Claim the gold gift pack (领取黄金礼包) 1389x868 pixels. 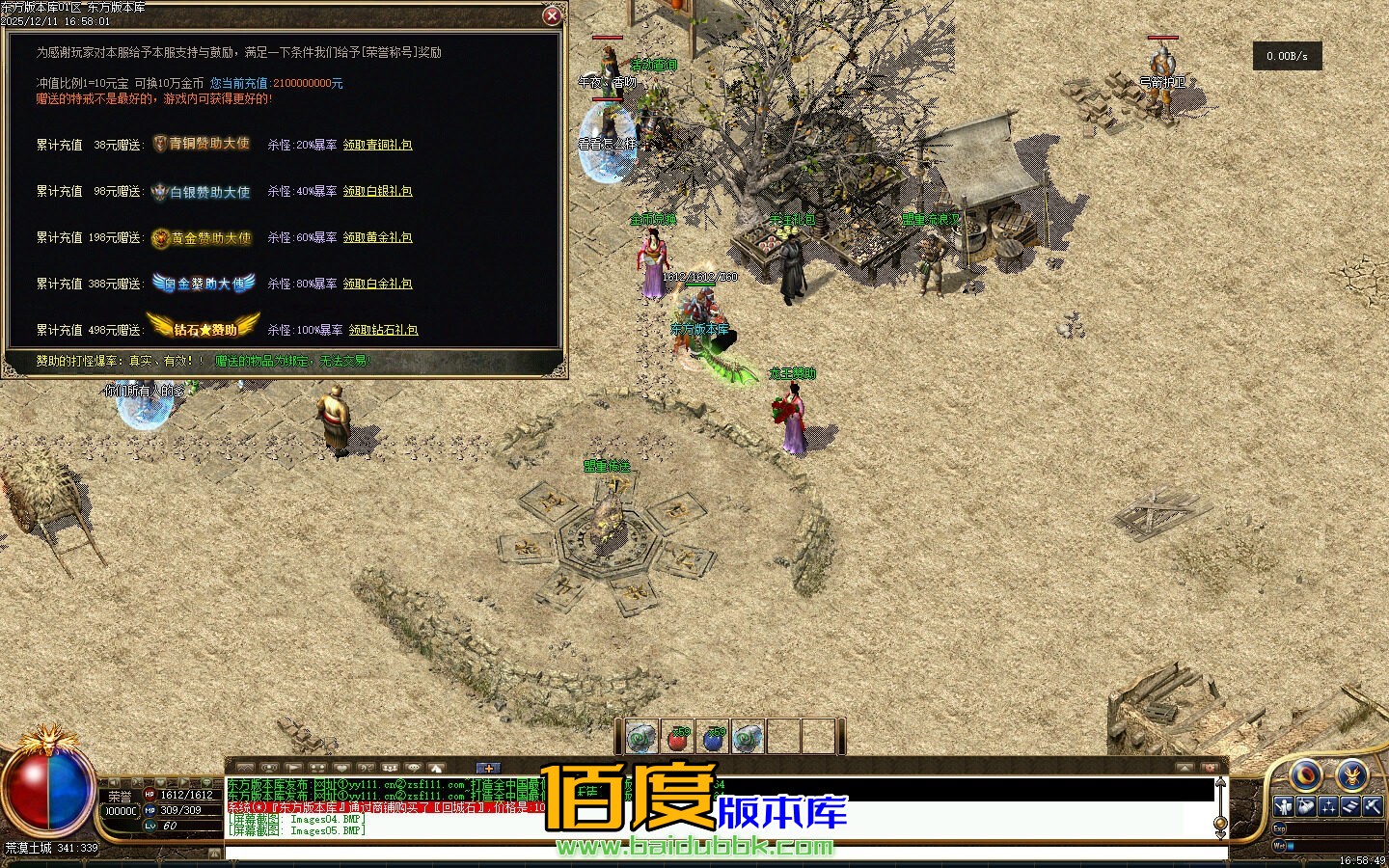(x=378, y=237)
